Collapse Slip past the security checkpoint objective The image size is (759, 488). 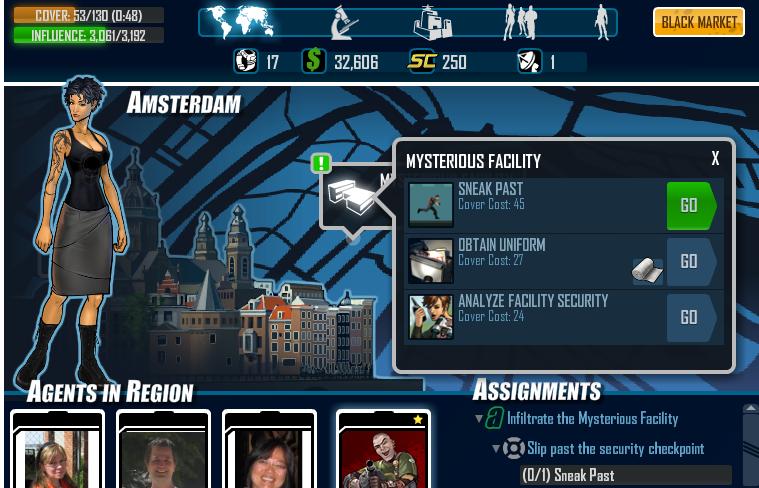click(x=495, y=449)
